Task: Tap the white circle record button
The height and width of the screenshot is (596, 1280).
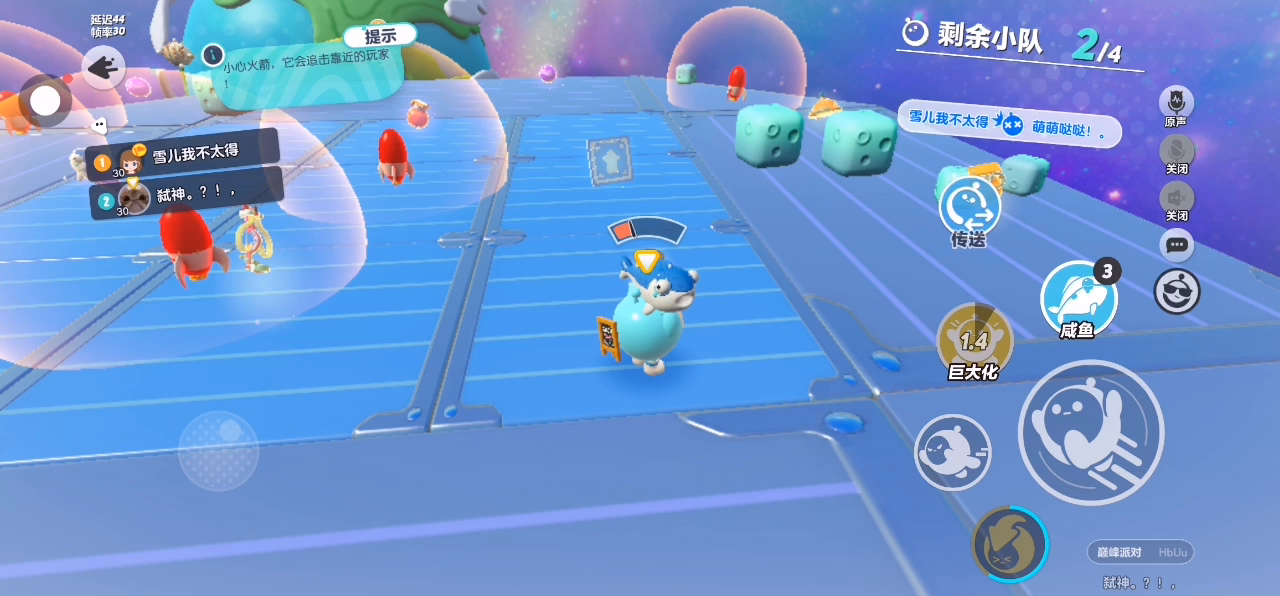Action: [45, 100]
